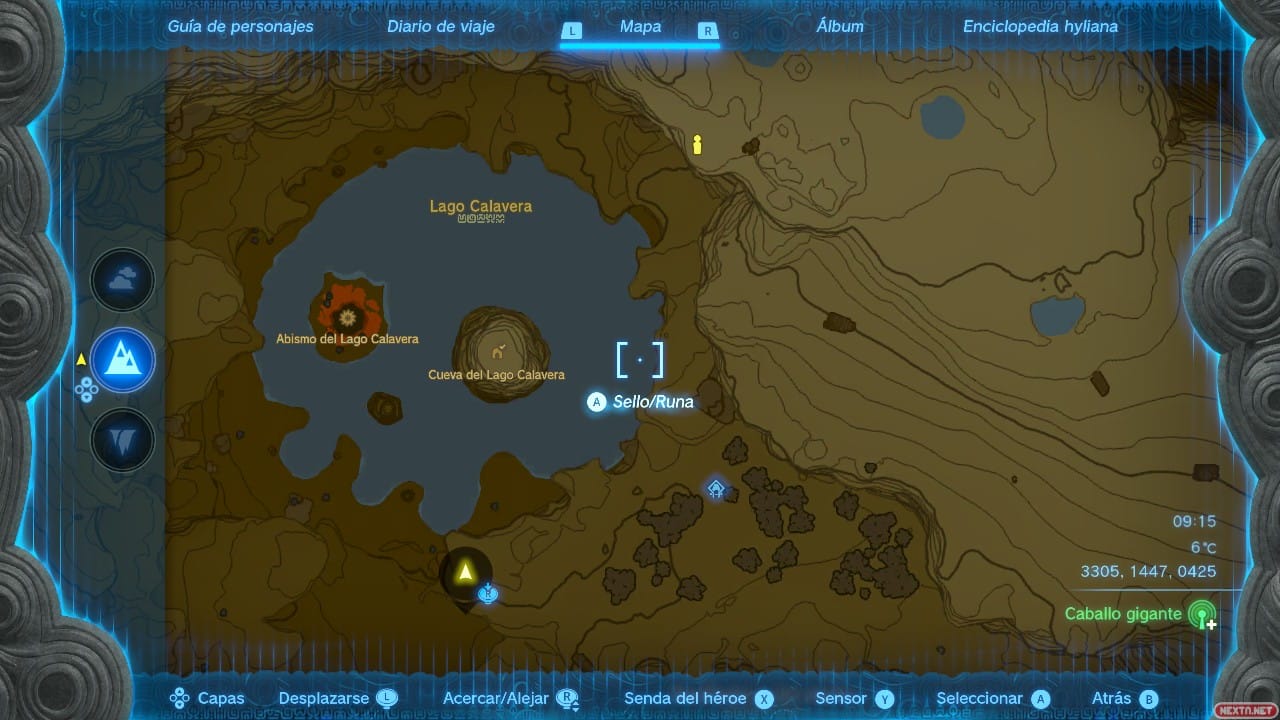Screen dimensions: 1280x720
Task: Open the Guía de personajes tab
Action: (x=240, y=27)
